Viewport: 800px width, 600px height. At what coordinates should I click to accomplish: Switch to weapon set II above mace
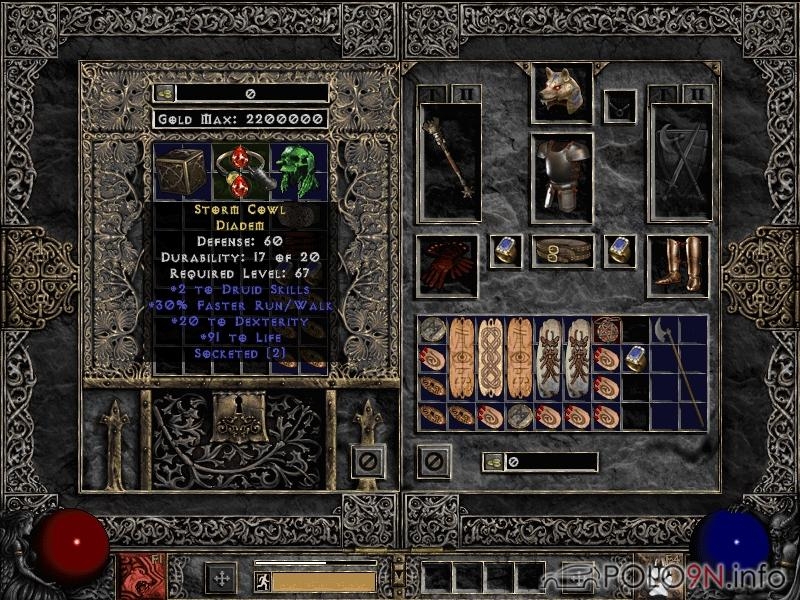(x=466, y=94)
